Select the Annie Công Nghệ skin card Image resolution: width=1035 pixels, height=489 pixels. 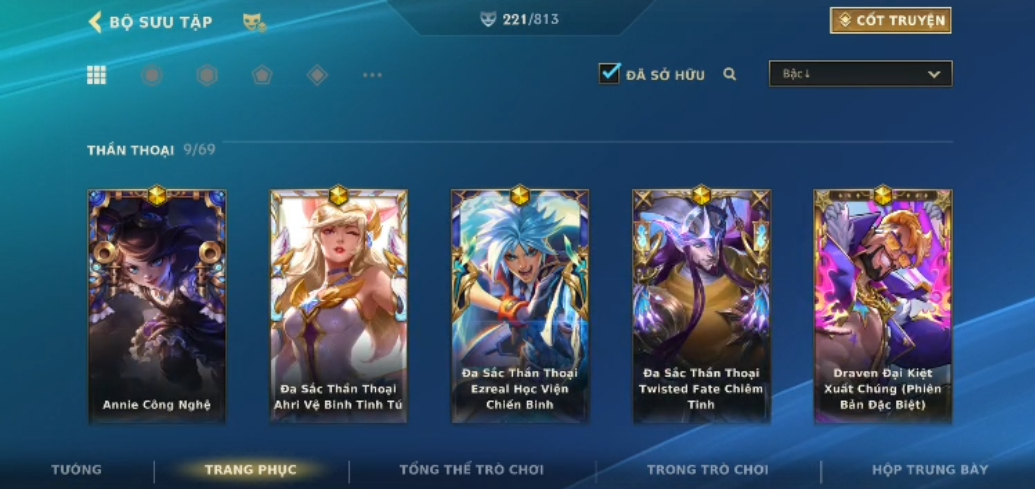click(x=157, y=305)
